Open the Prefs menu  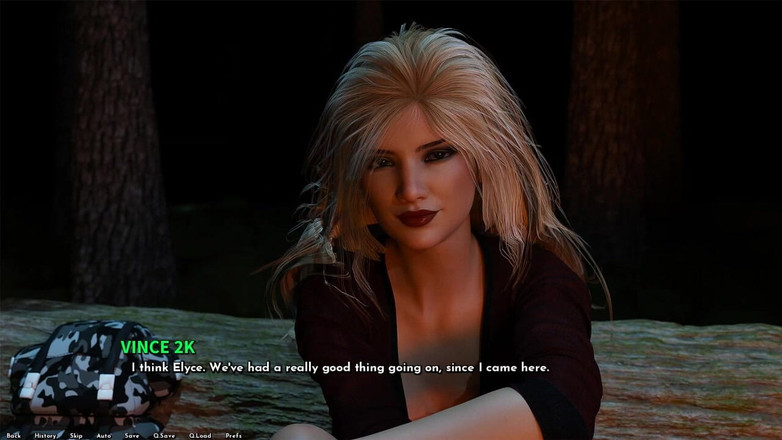(234, 435)
